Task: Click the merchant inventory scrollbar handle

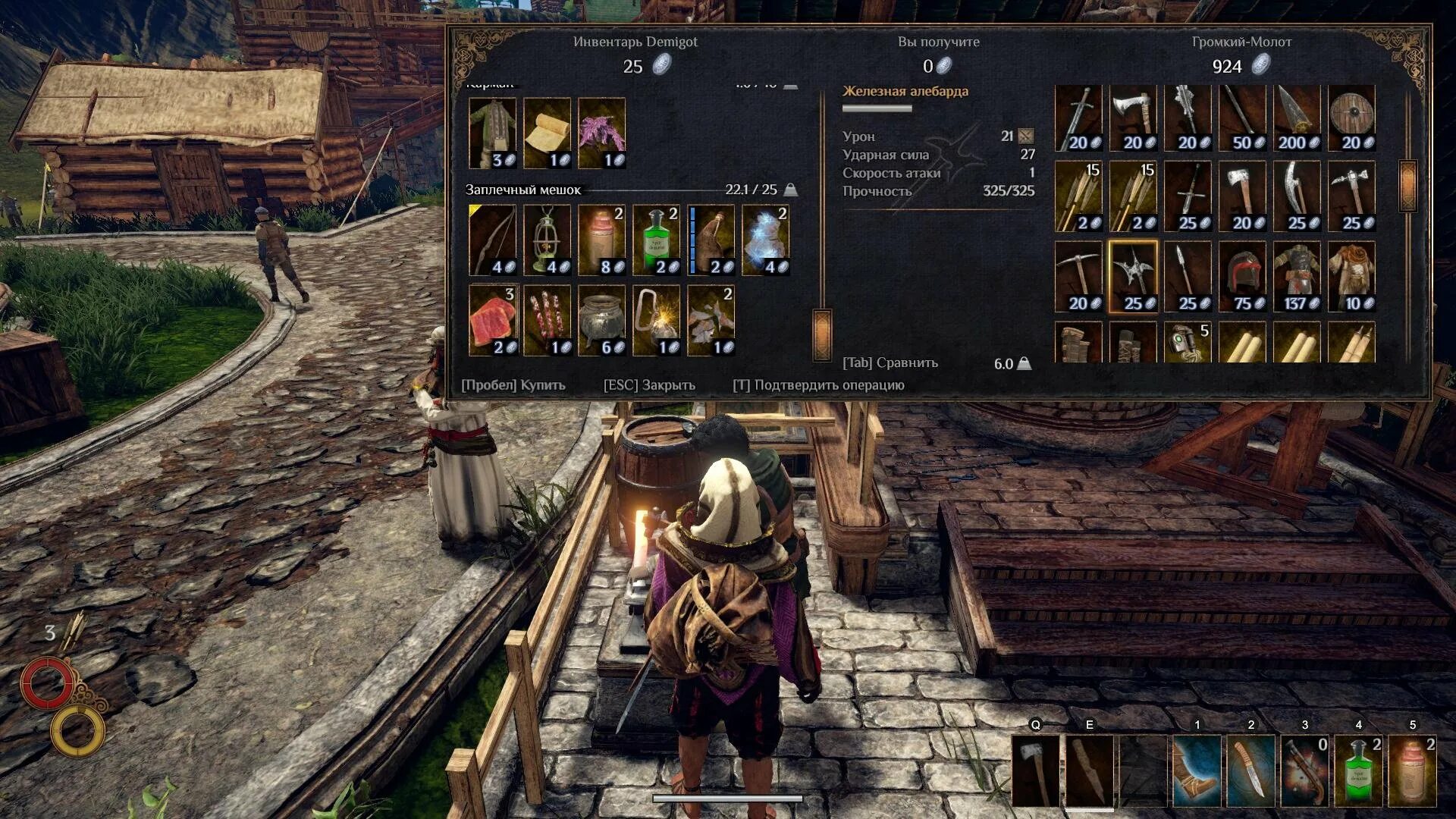Action: coord(1408,187)
